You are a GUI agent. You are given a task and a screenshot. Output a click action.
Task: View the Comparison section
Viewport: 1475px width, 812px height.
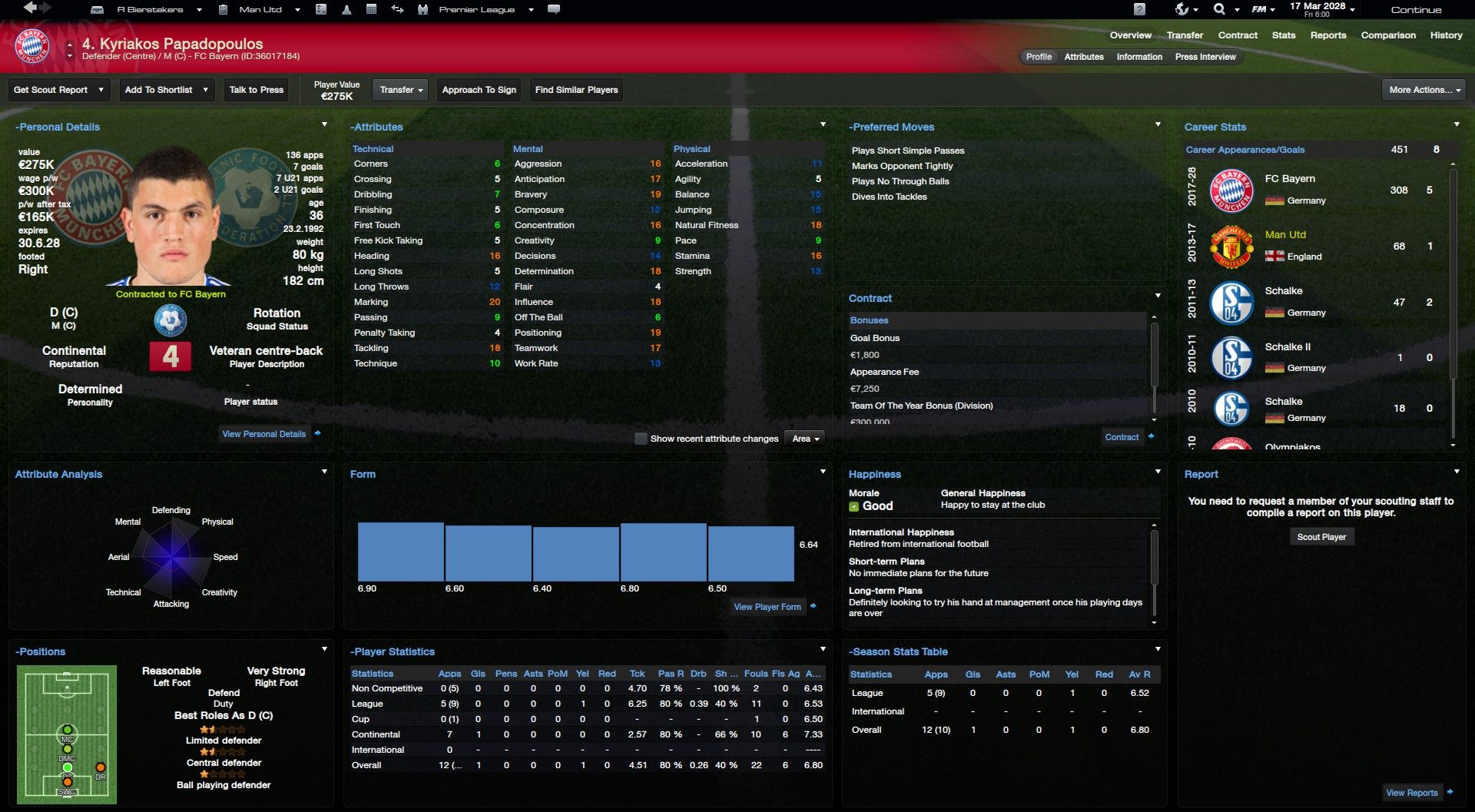[1387, 35]
